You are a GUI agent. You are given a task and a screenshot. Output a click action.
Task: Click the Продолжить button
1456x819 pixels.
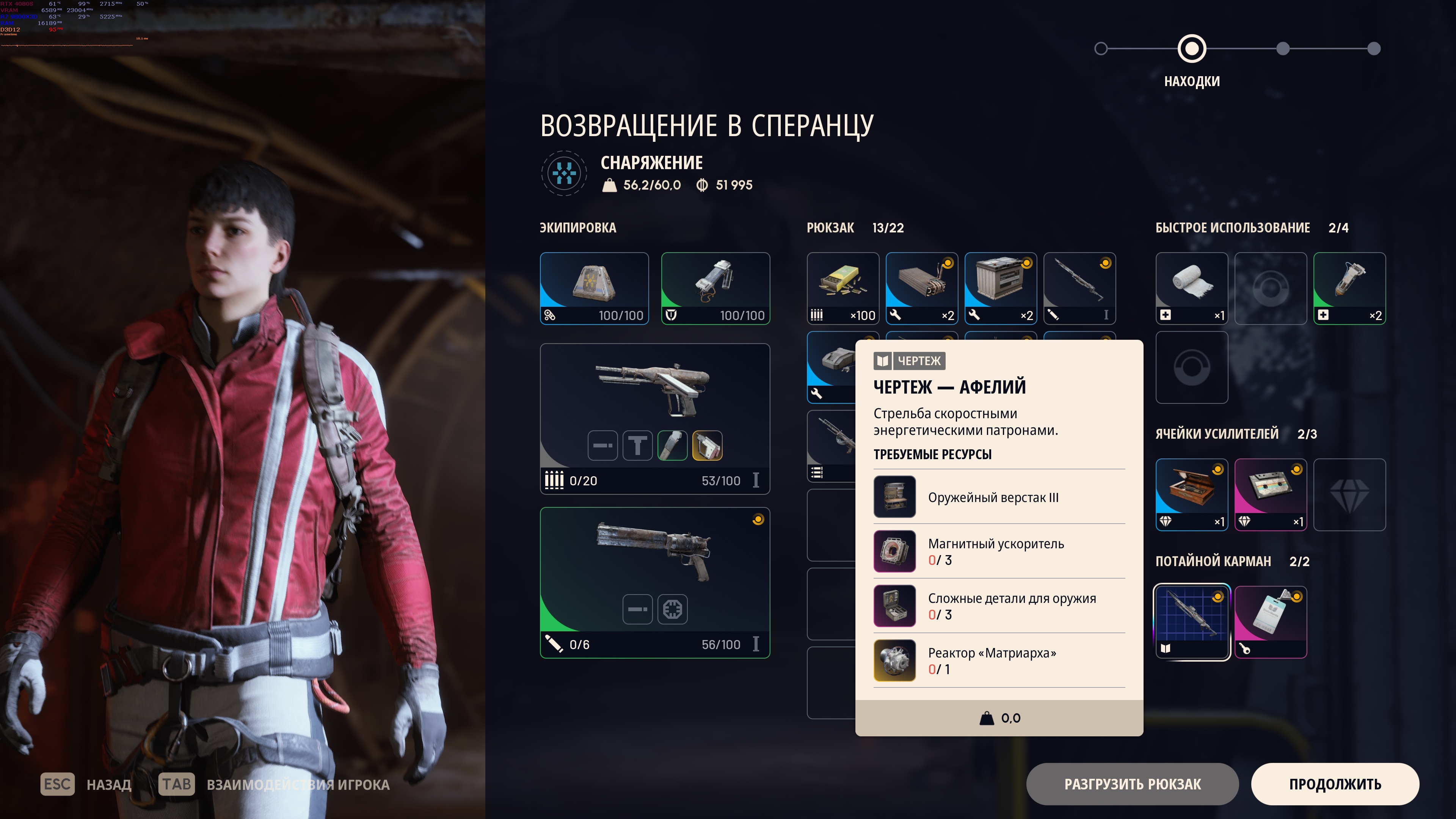[x=1335, y=784]
